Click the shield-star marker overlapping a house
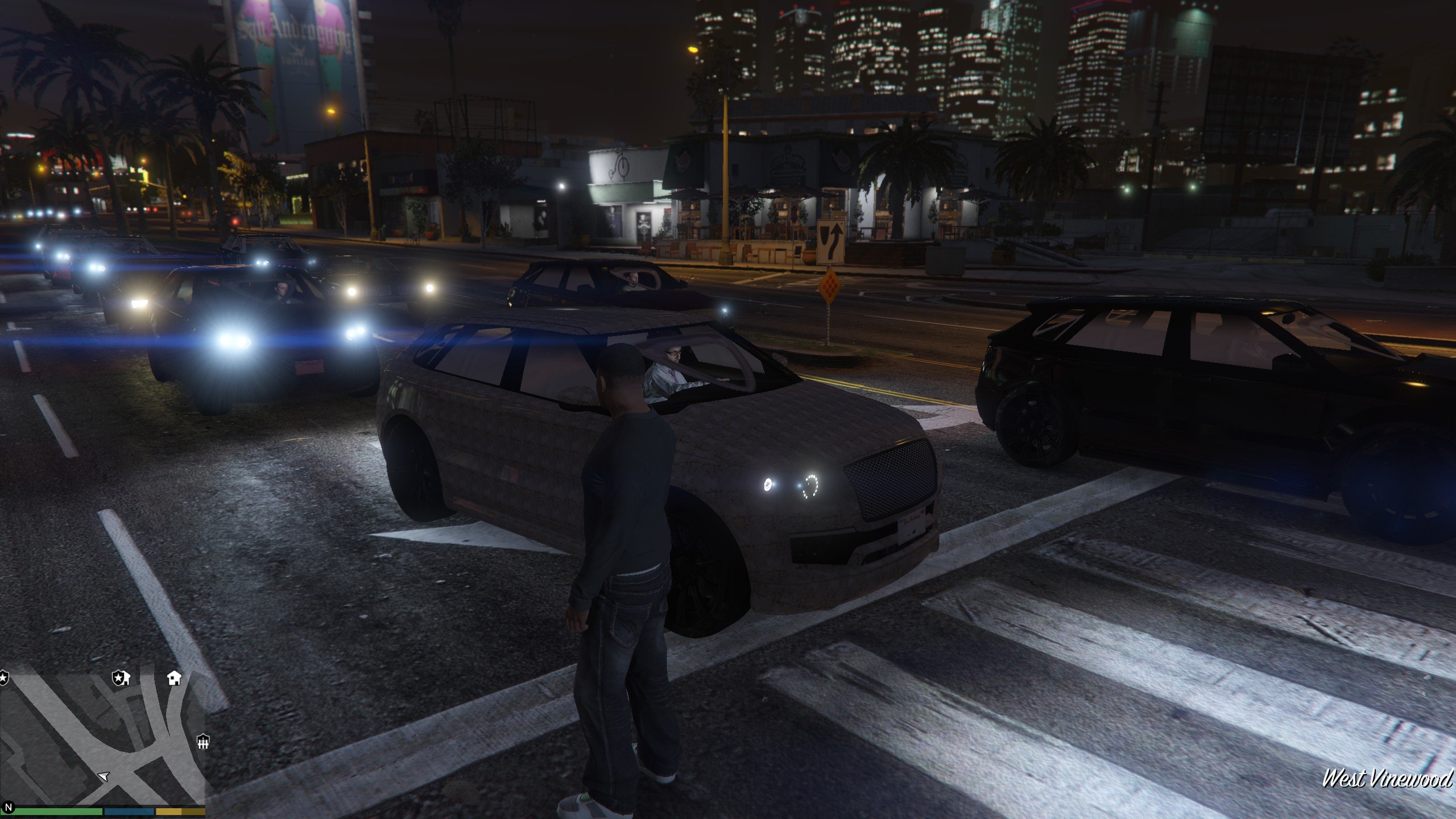The image size is (1456, 819). [x=121, y=677]
